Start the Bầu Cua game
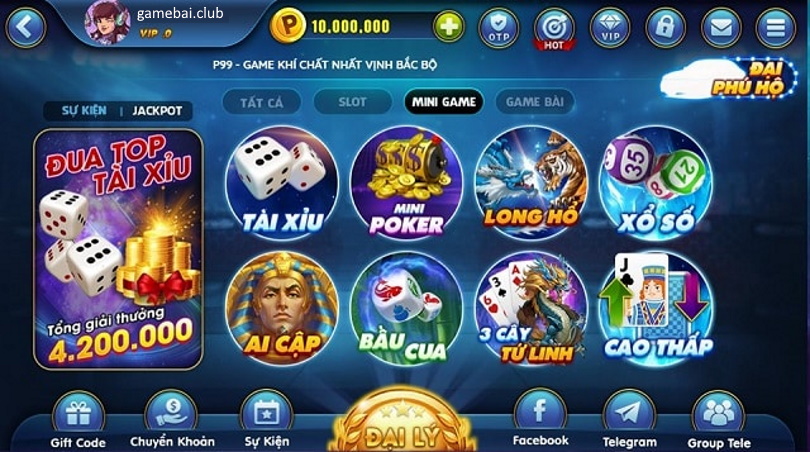Image resolution: width=810 pixels, height=452 pixels. click(x=406, y=308)
